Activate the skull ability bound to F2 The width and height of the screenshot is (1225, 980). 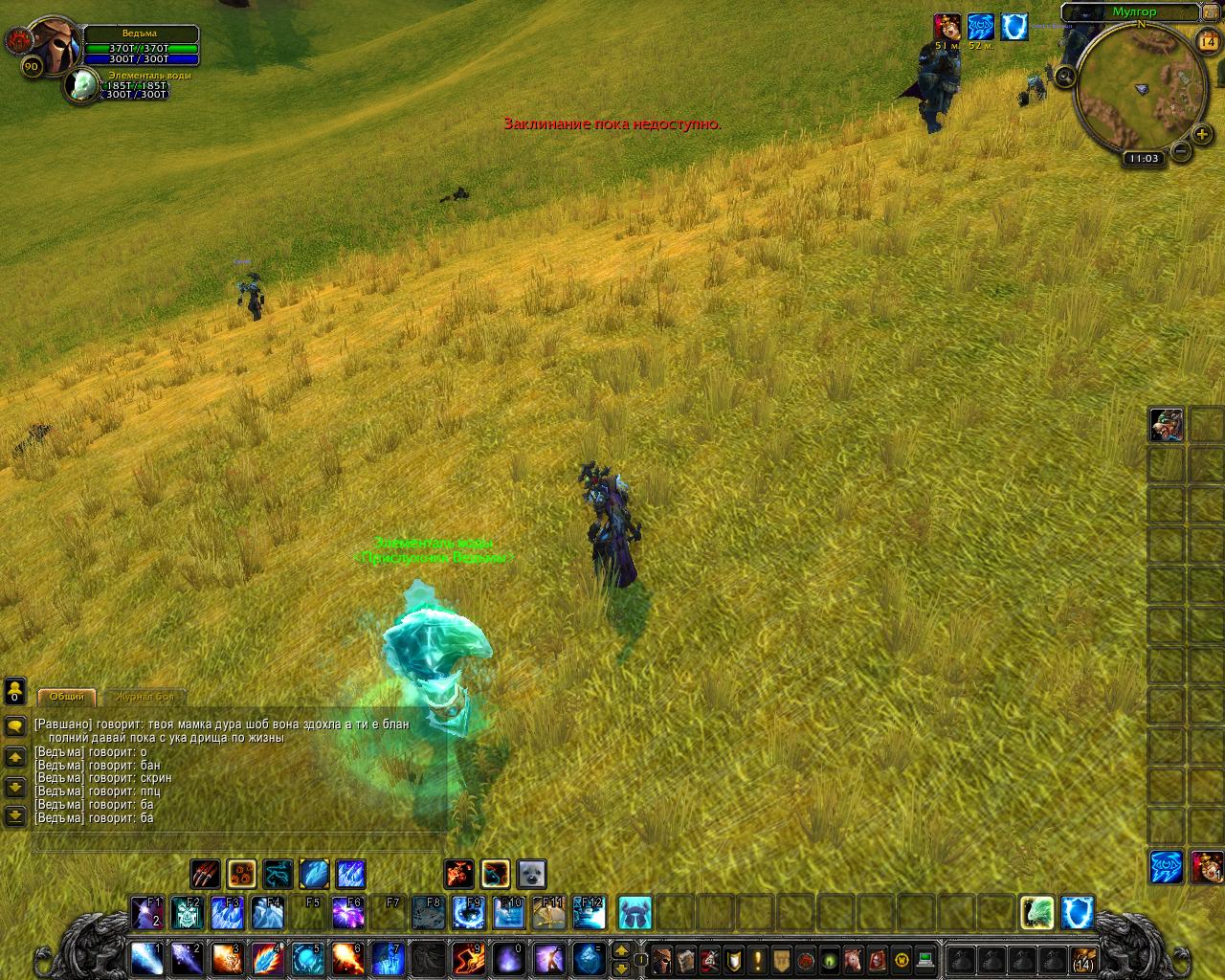[x=188, y=913]
